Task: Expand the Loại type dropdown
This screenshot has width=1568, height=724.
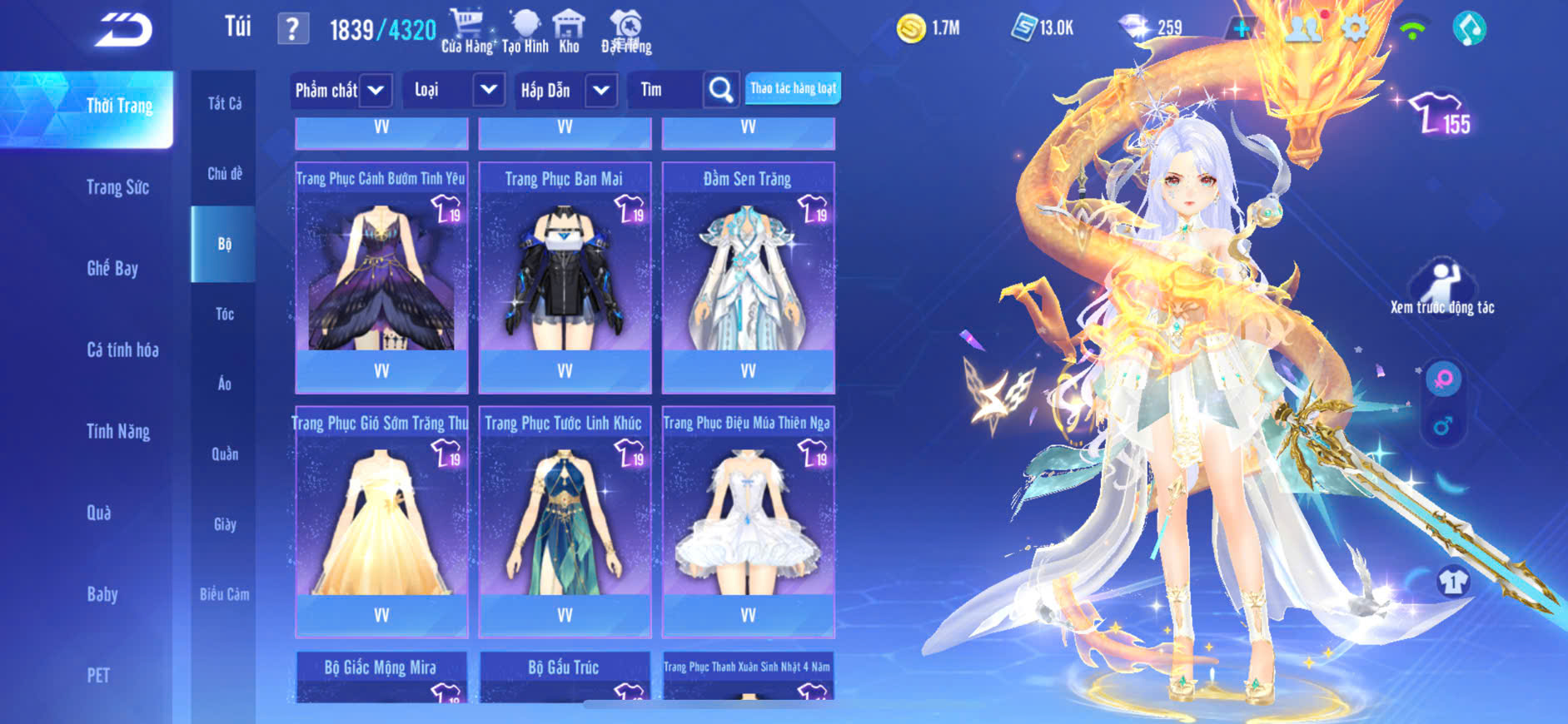Action: [x=489, y=90]
